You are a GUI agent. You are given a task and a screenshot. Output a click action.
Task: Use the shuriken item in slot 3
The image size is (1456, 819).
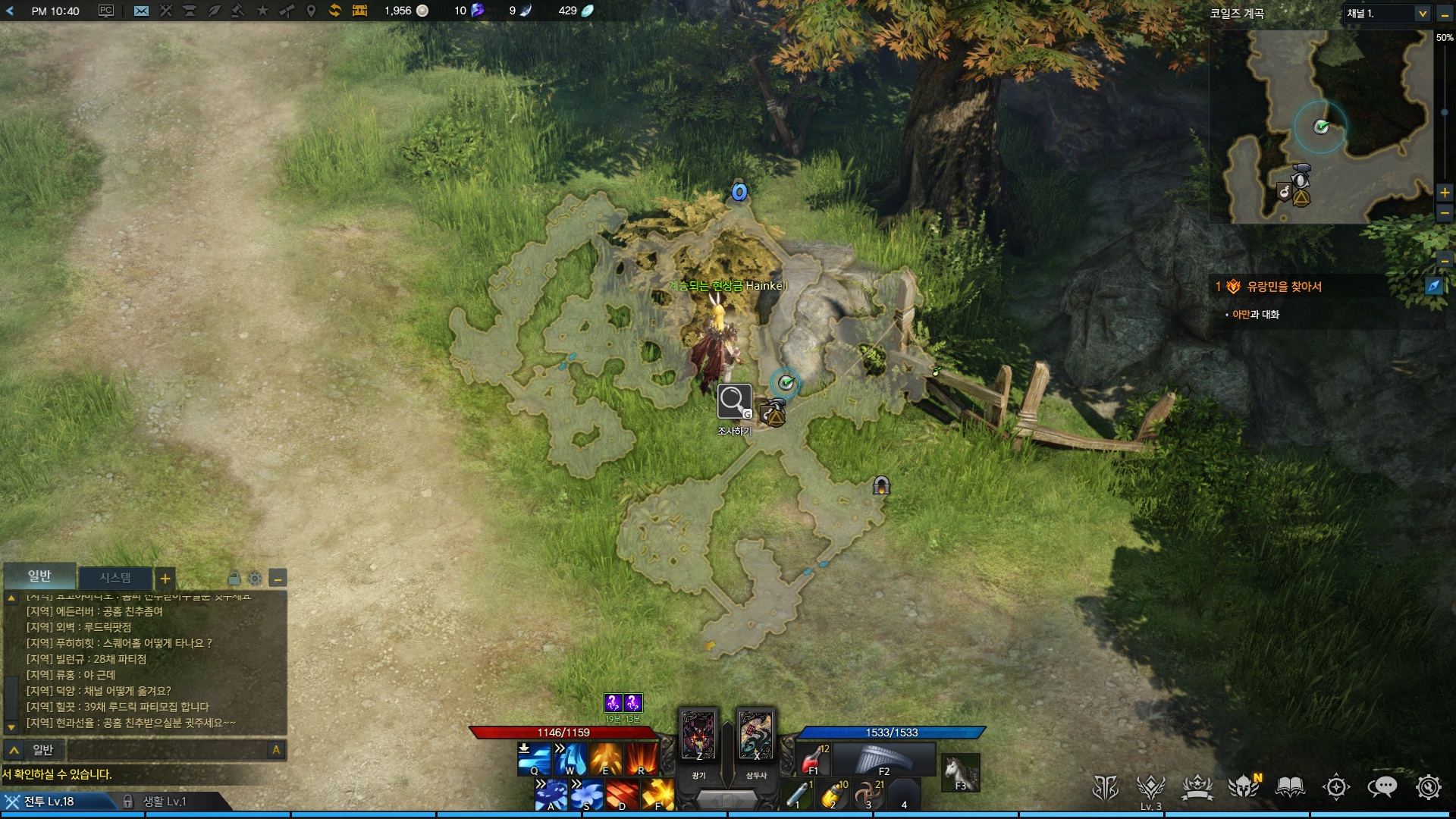pos(868,795)
